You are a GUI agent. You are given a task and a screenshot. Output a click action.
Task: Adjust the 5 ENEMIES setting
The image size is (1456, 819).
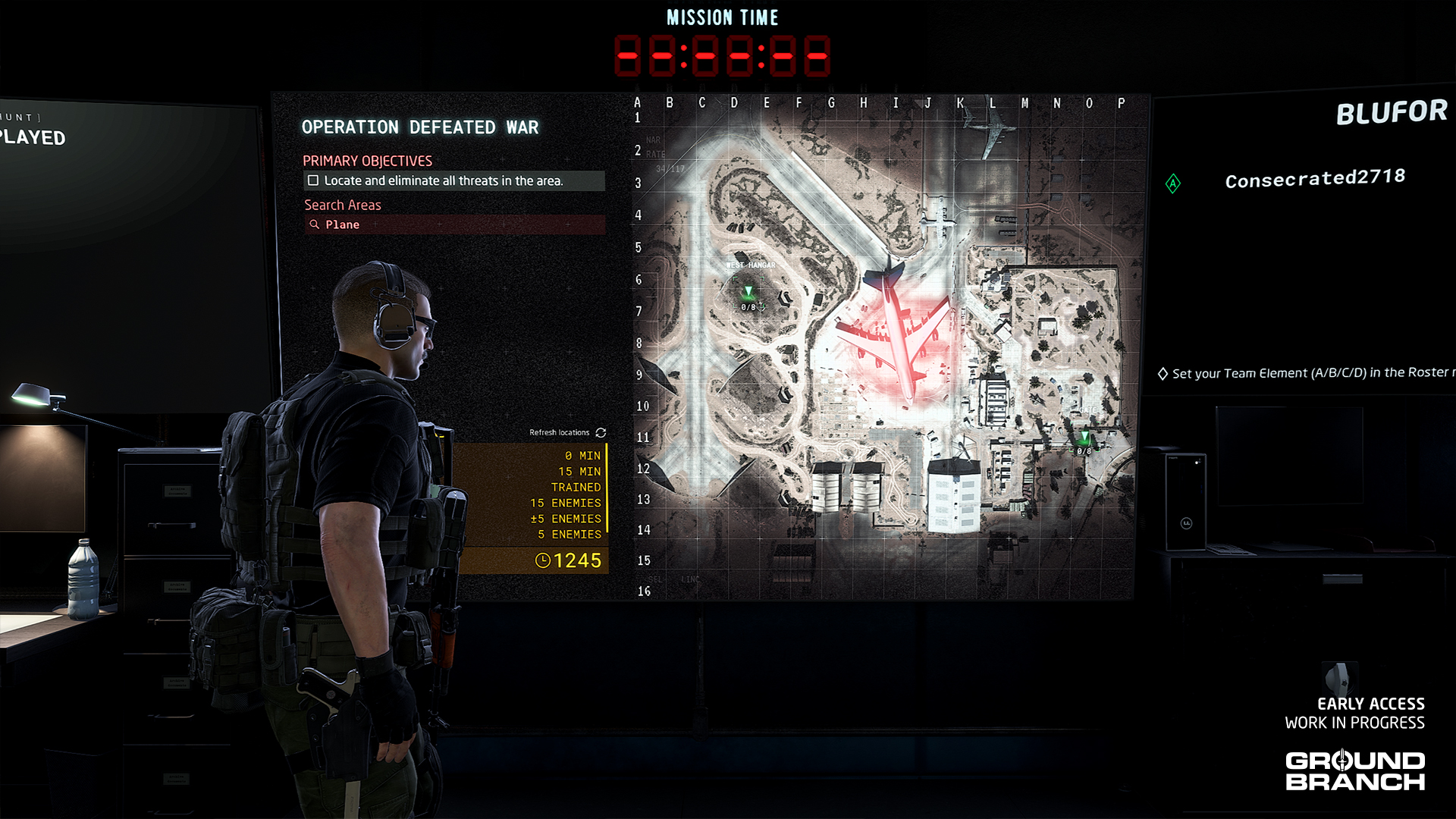(569, 535)
